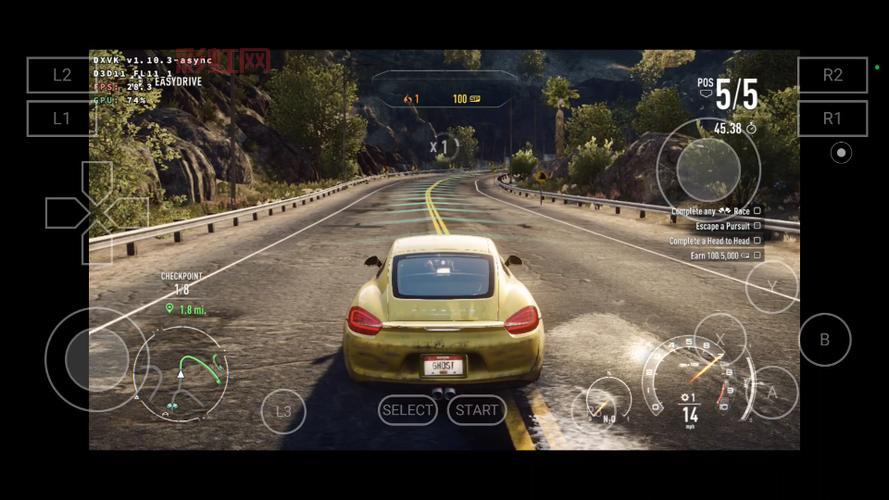This screenshot has height=500, width=889.
Task: Tap the R1 touch button
Action: coord(832,118)
